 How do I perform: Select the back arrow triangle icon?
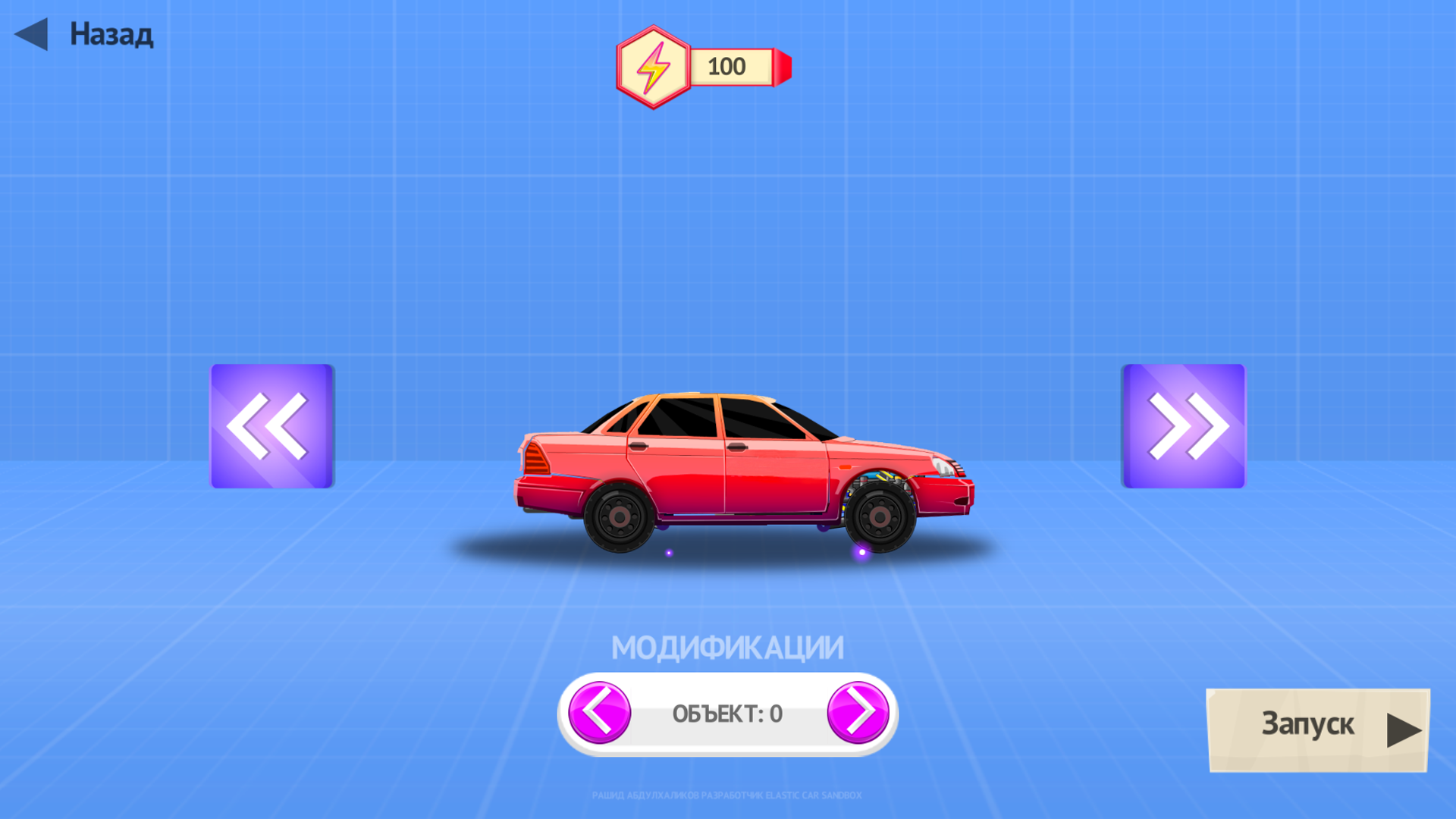[x=32, y=33]
